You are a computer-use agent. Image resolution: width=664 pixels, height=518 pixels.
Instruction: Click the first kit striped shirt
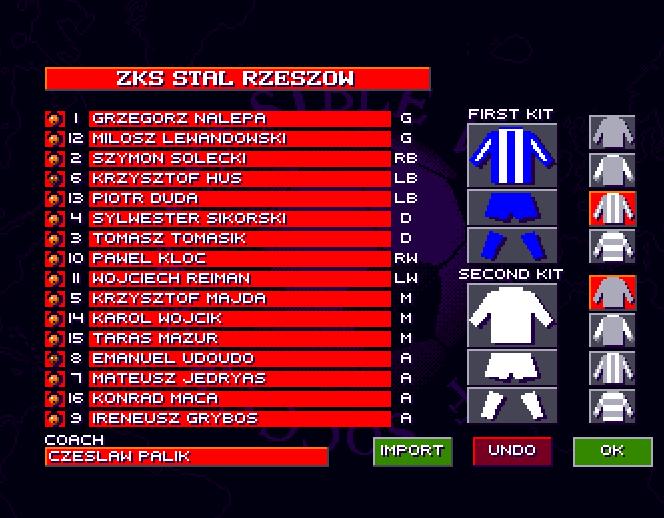tap(512, 154)
